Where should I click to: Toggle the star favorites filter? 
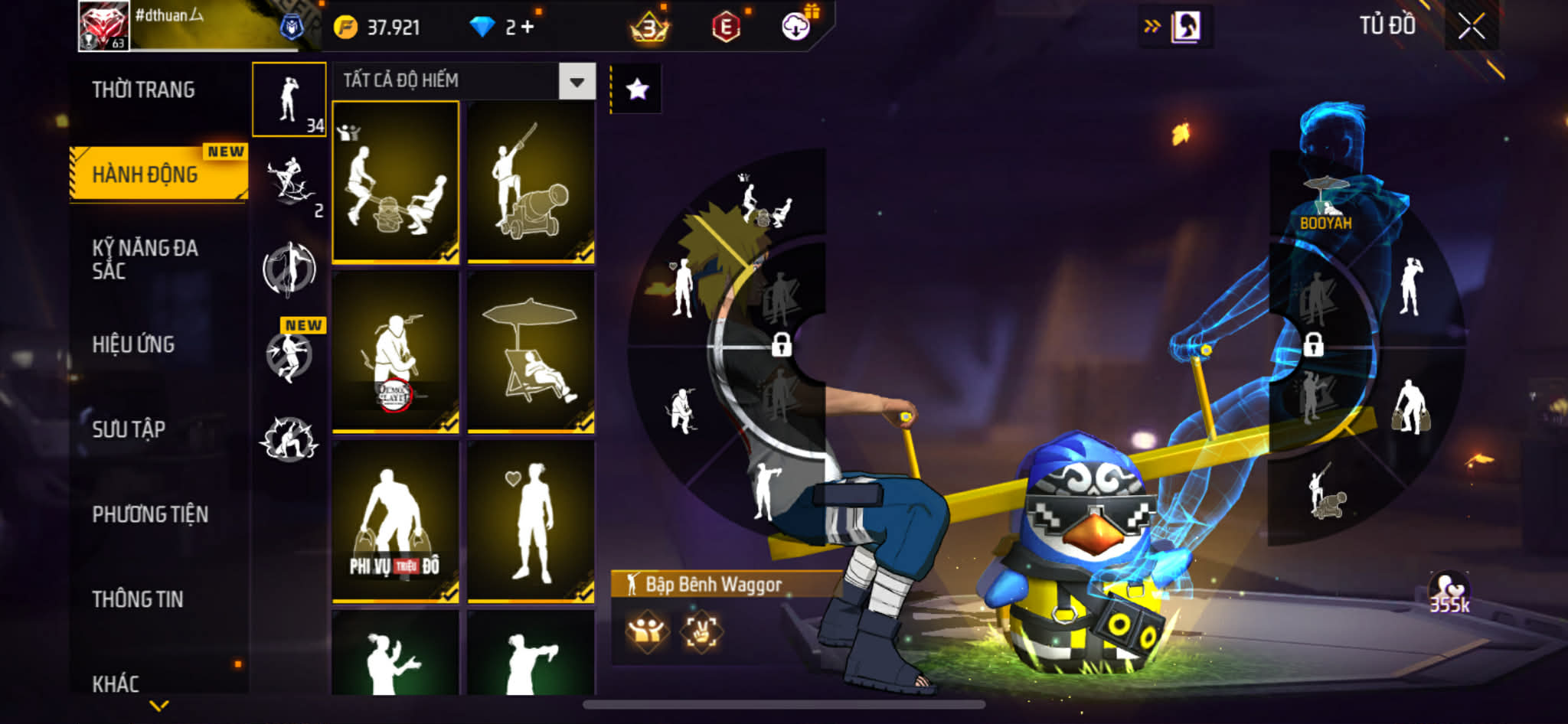click(637, 90)
